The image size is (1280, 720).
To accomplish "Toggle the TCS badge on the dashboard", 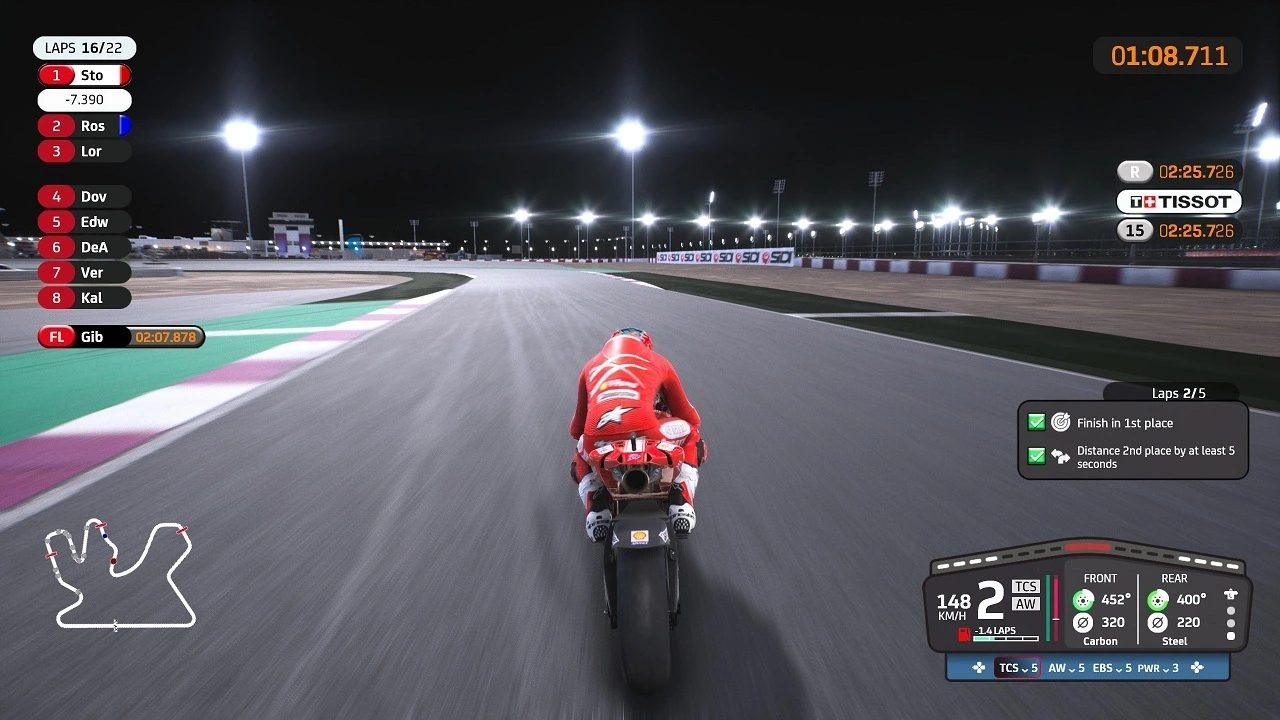I will 1026,587.
